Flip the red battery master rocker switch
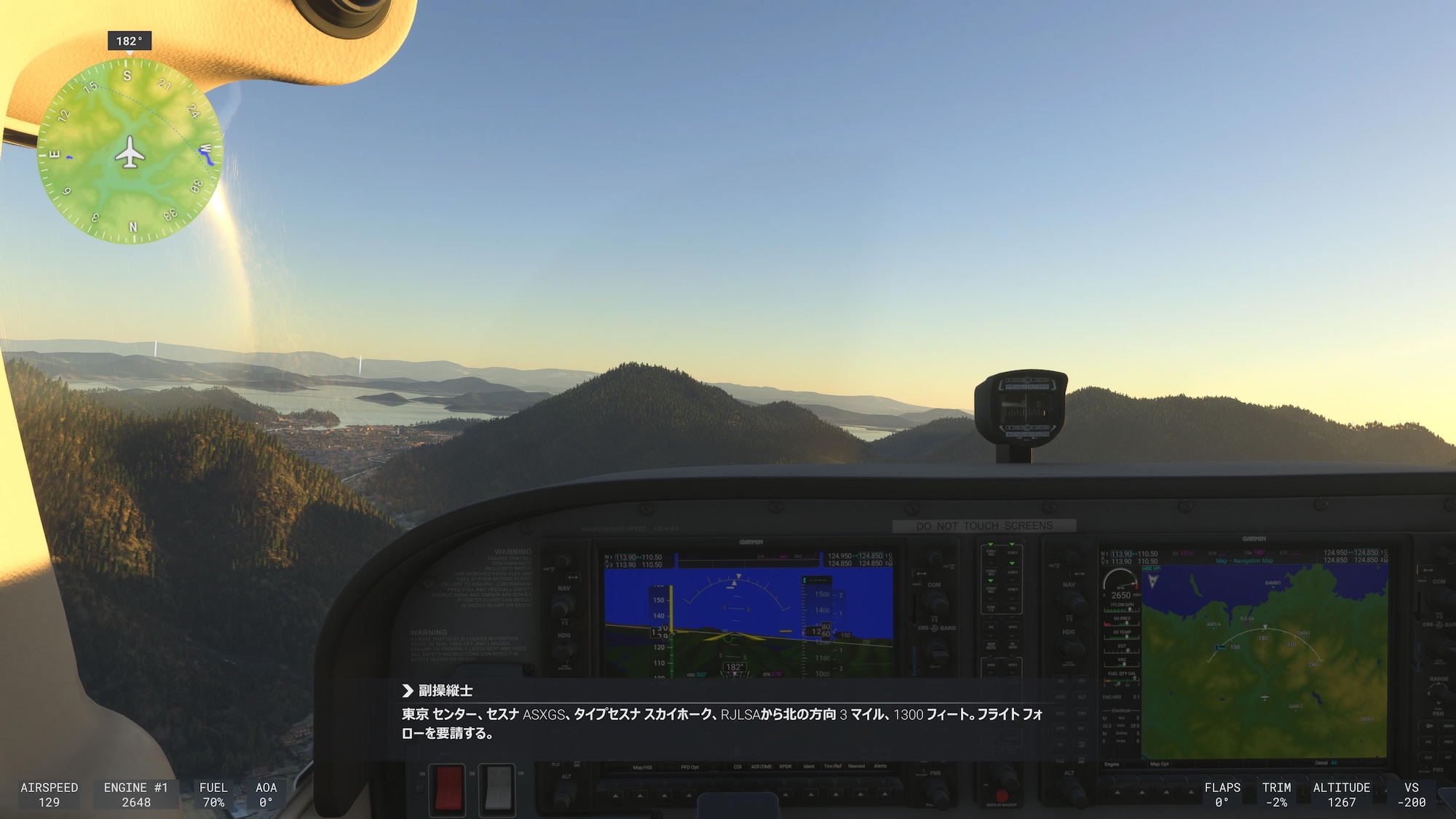1456x819 pixels. point(448,788)
